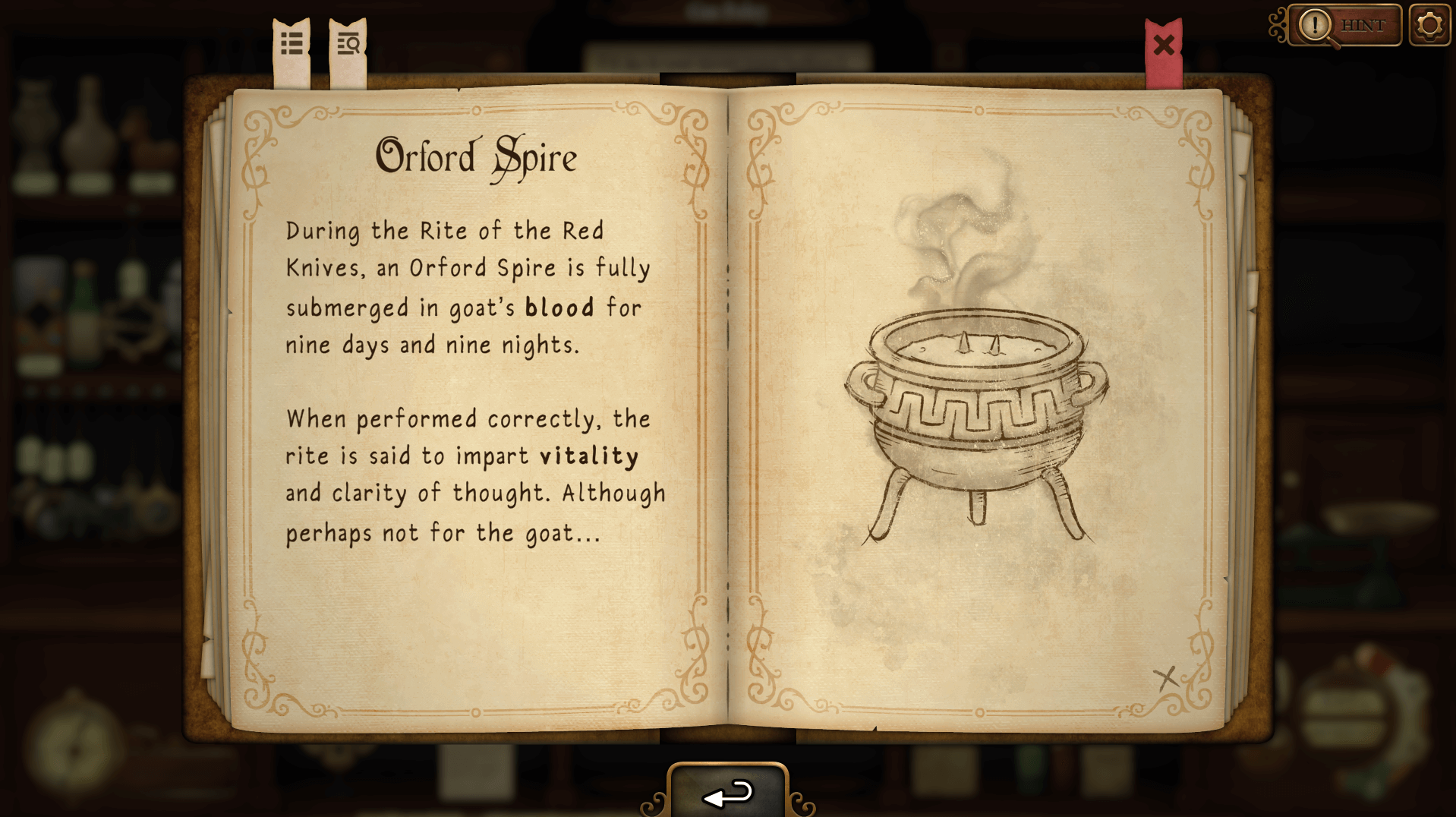The image size is (1456, 817).
Task: Click the return arrow to close the book
Action: point(727,795)
